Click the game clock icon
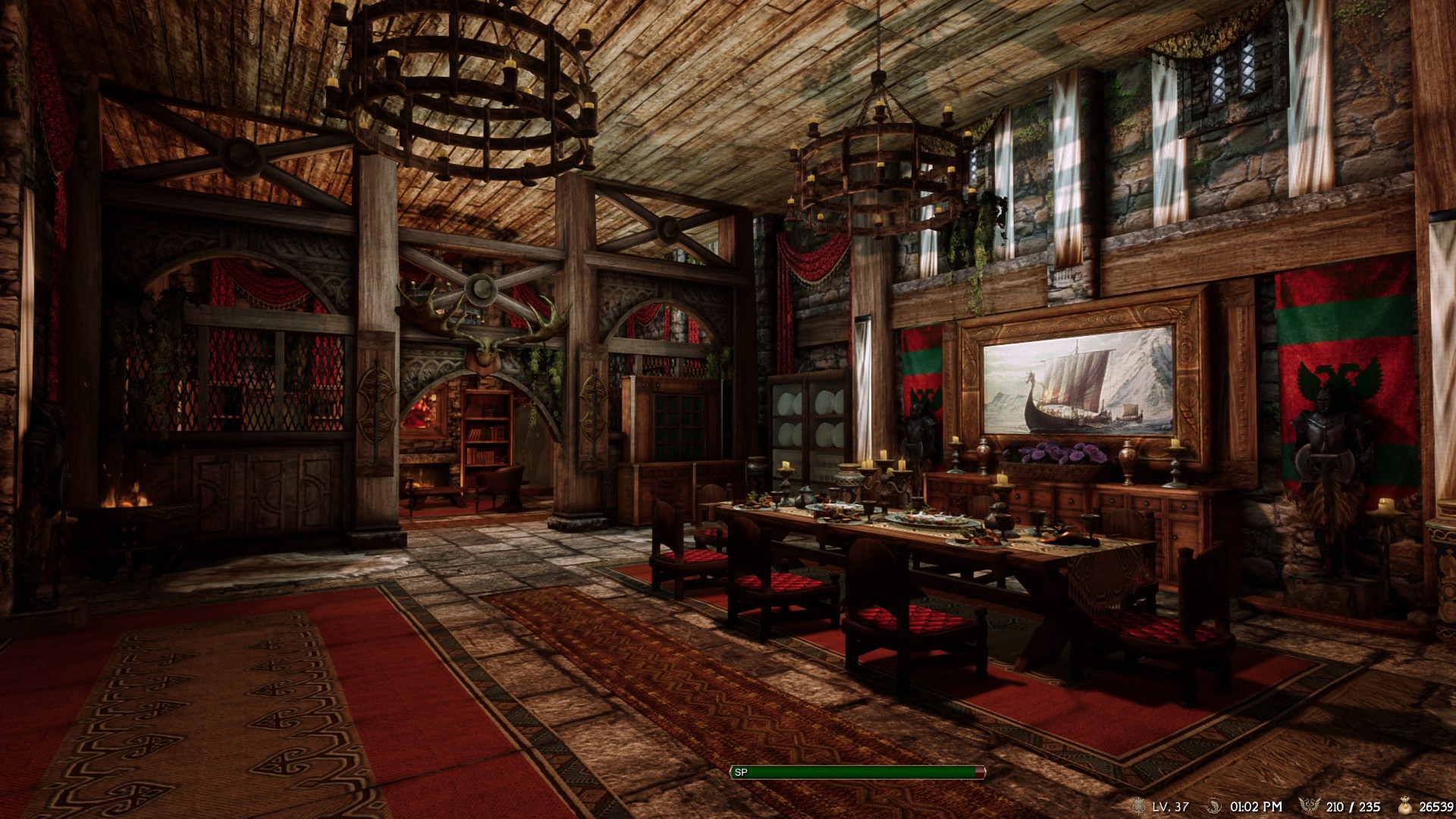This screenshot has height=819, width=1456. [1214, 806]
